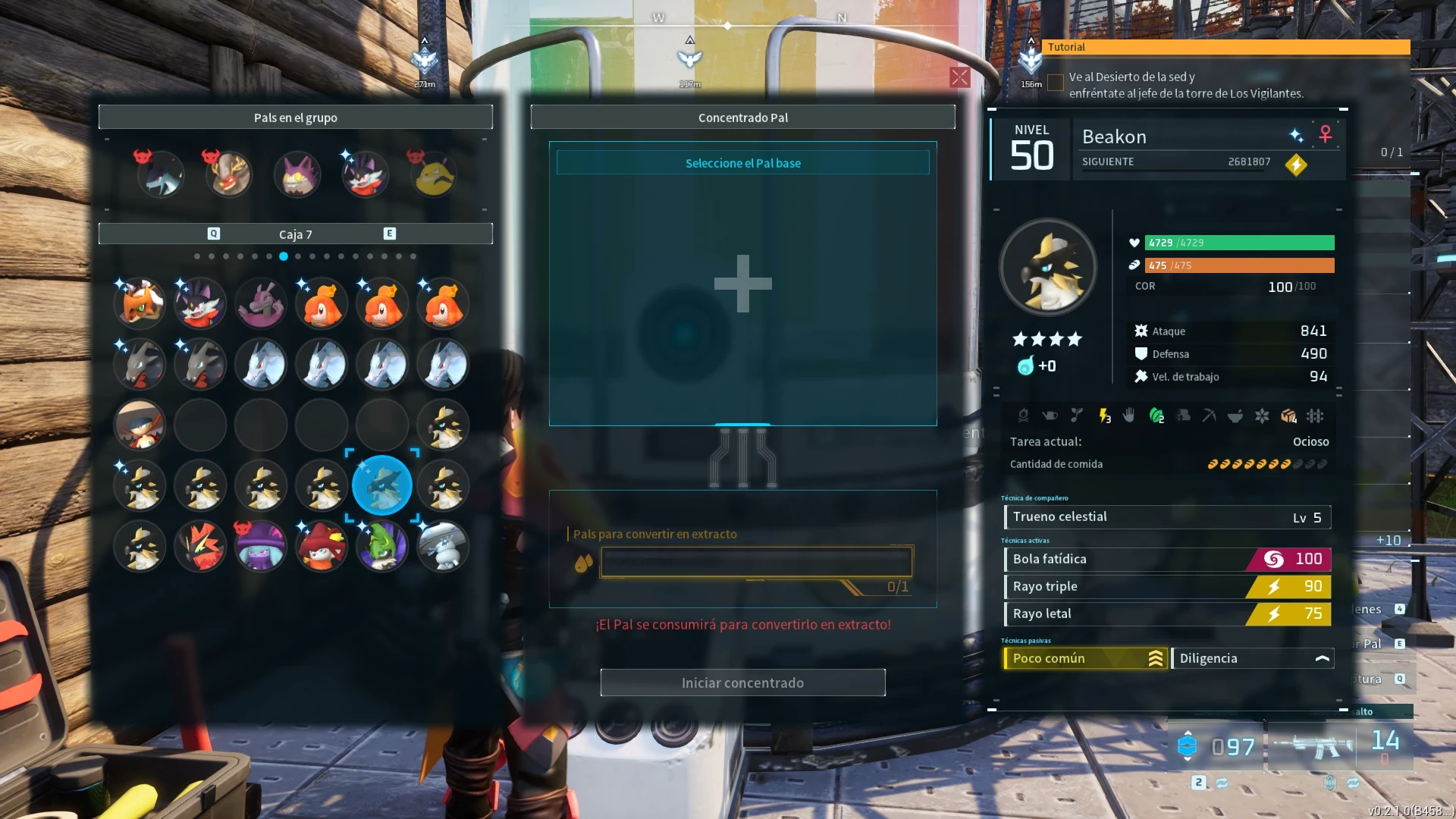
Task: Select the Poco común passive skill
Action: tap(1084, 658)
